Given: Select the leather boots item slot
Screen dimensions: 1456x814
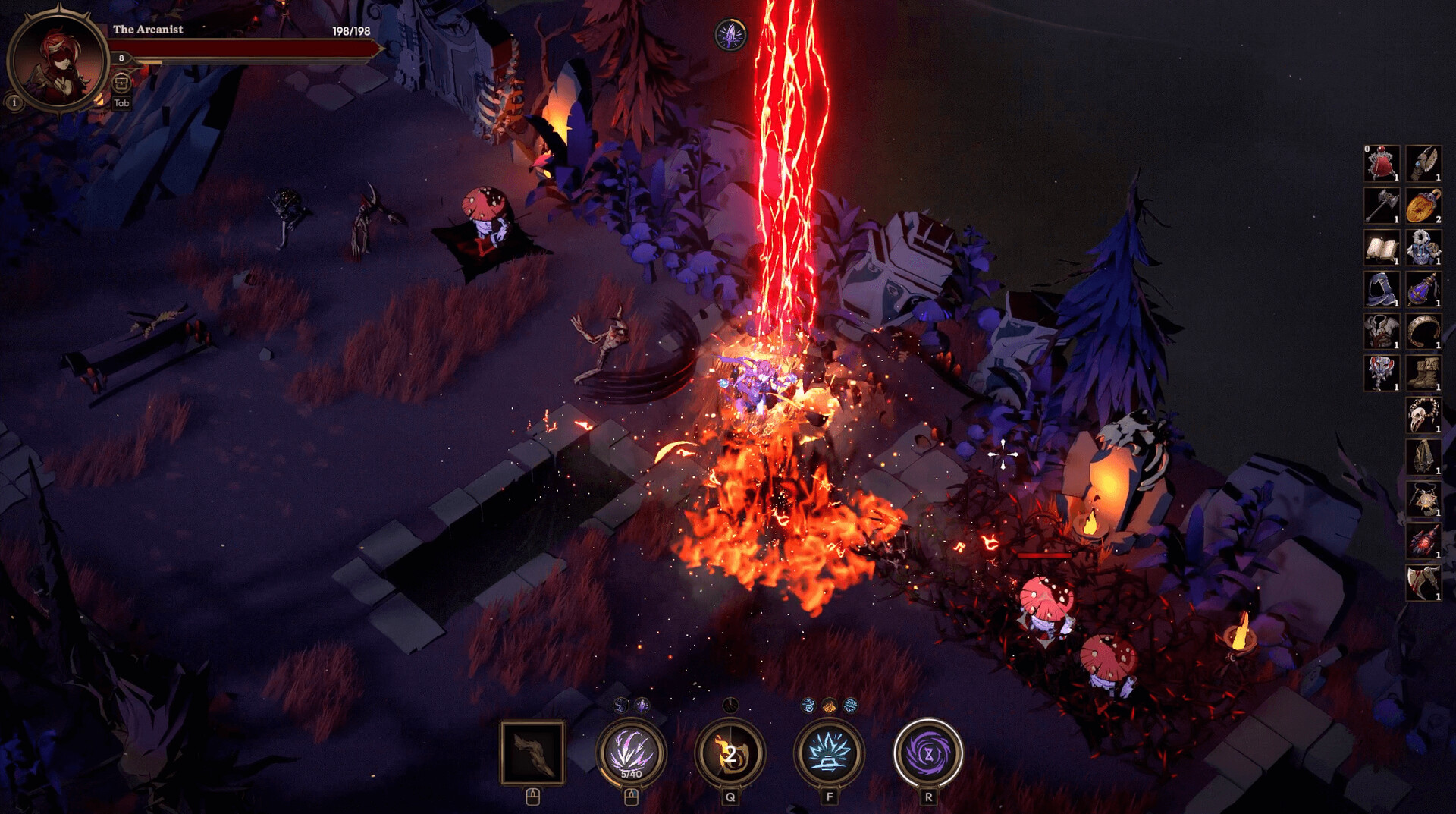Looking at the screenshot, I should click(x=1423, y=373).
